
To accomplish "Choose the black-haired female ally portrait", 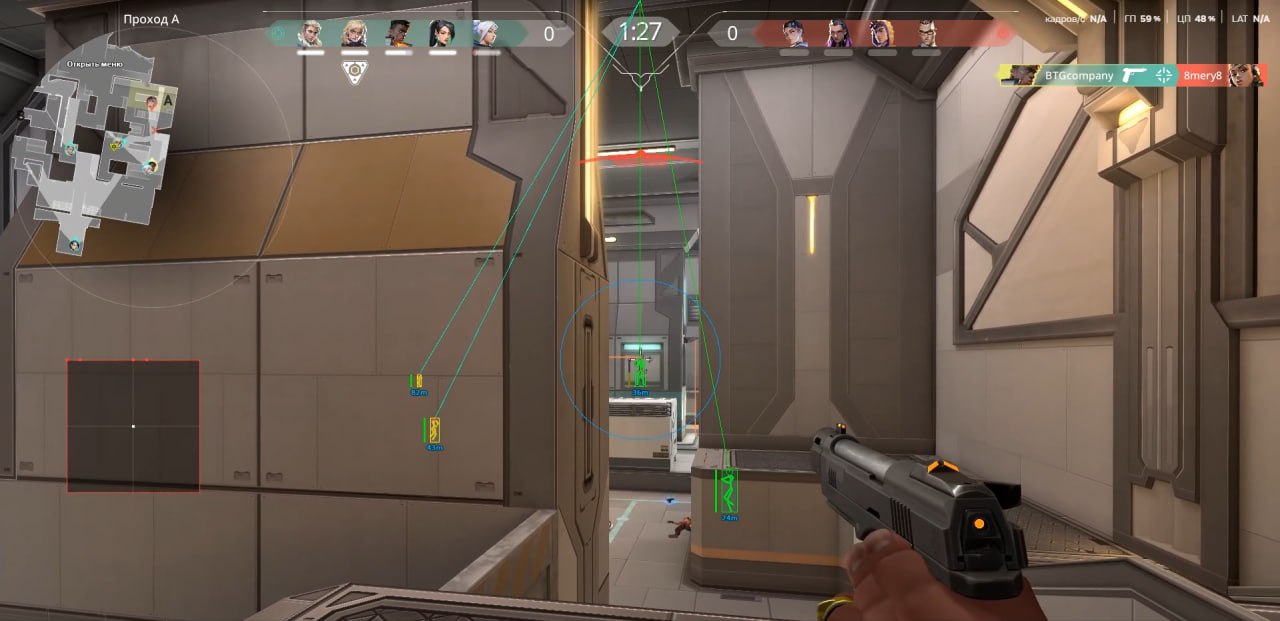I will tap(442, 34).
